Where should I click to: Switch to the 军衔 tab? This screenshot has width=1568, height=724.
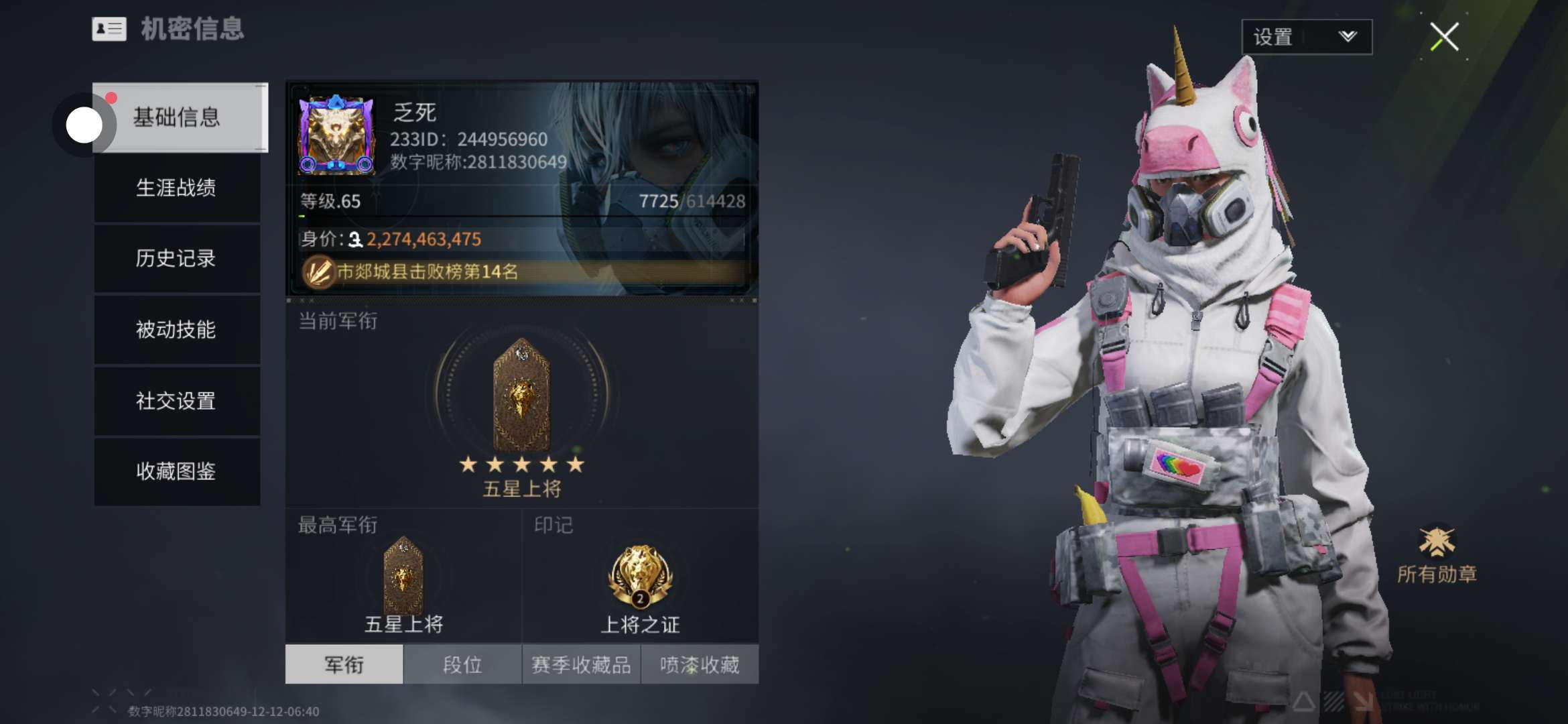tap(344, 664)
